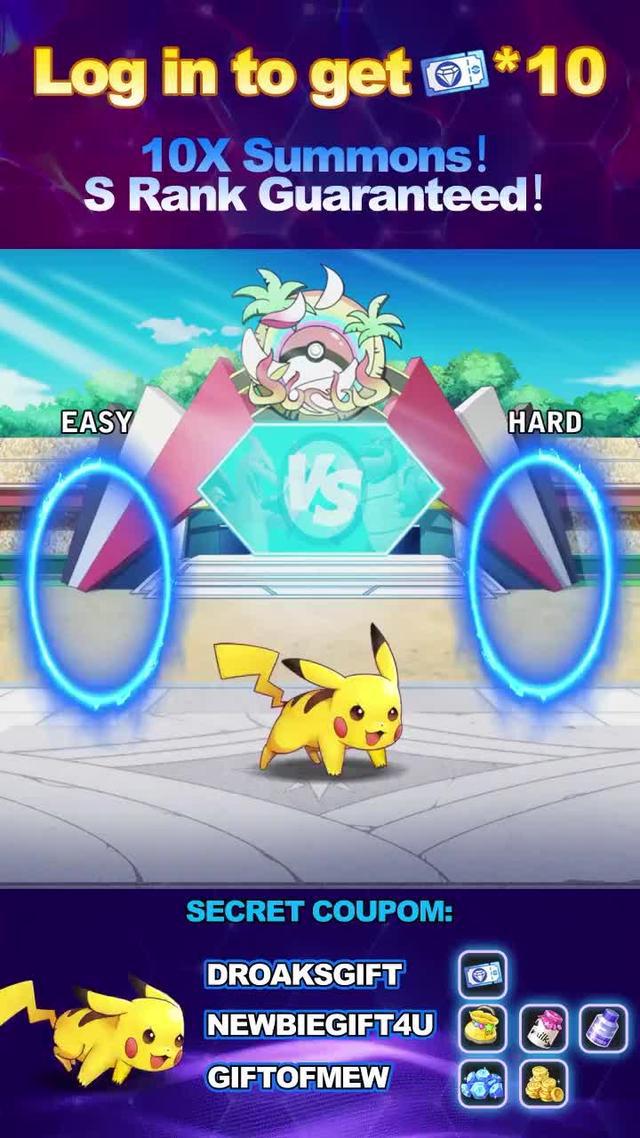The width and height of the screenshot is (640, 1138).
Task: Select the DROAKSGIFT coupon code
Action: tap(304, 974)
